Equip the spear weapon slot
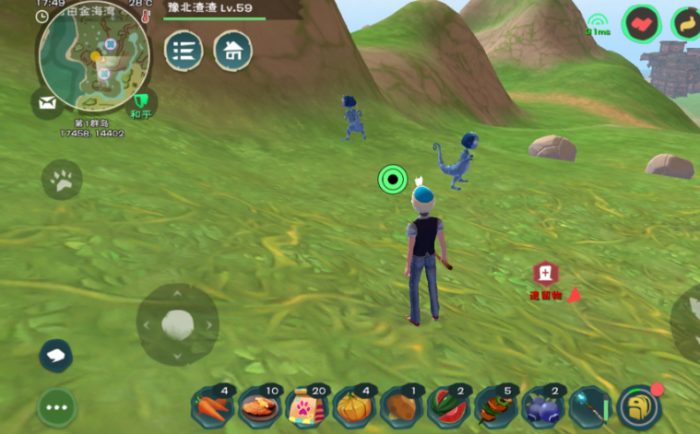The width and height of the screenshot is (700, 434). (589, 407)
